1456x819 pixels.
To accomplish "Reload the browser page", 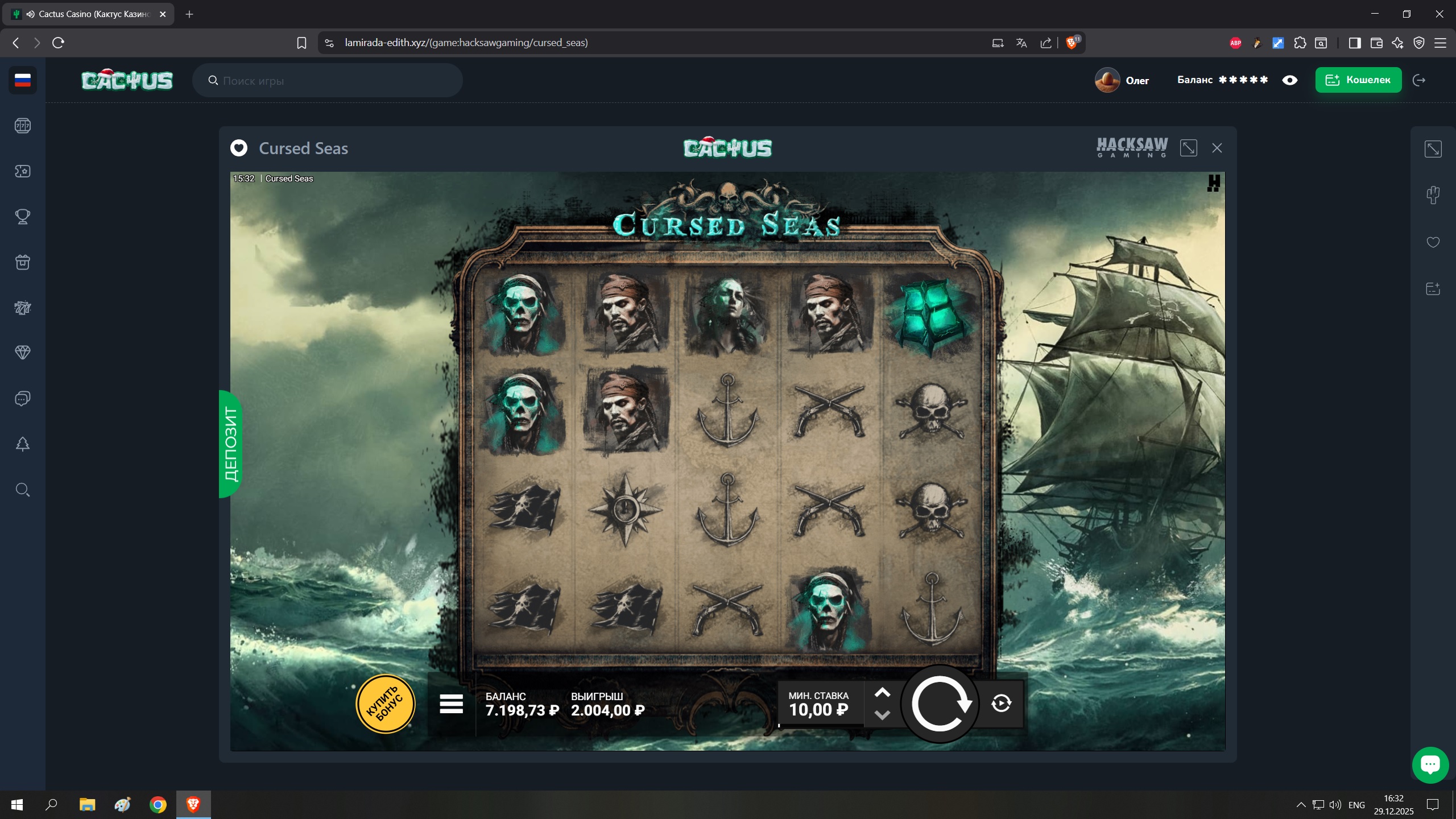I will (x=58, y=43).
